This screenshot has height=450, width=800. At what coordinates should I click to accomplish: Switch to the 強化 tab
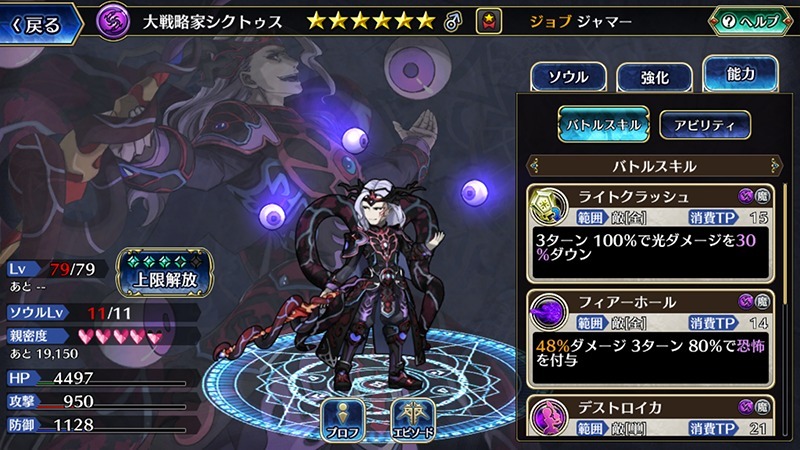pyautogui.click(x=651, y=77)
